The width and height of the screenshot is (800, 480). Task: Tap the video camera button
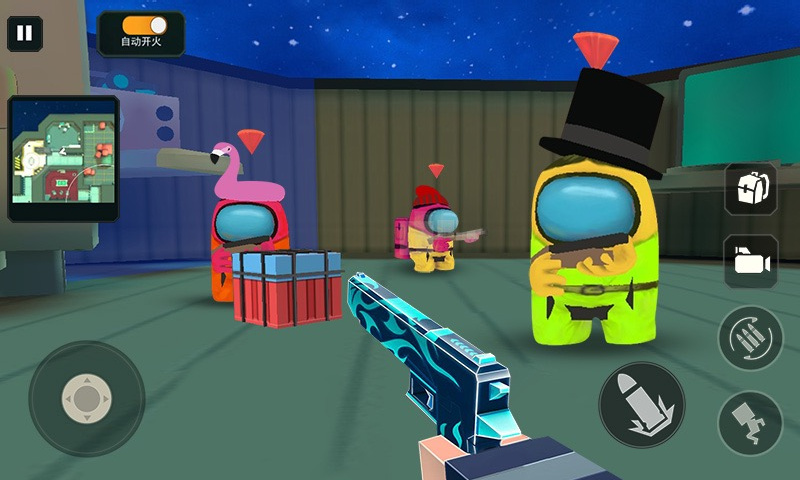pyautogui.click(x=751, y=262)
